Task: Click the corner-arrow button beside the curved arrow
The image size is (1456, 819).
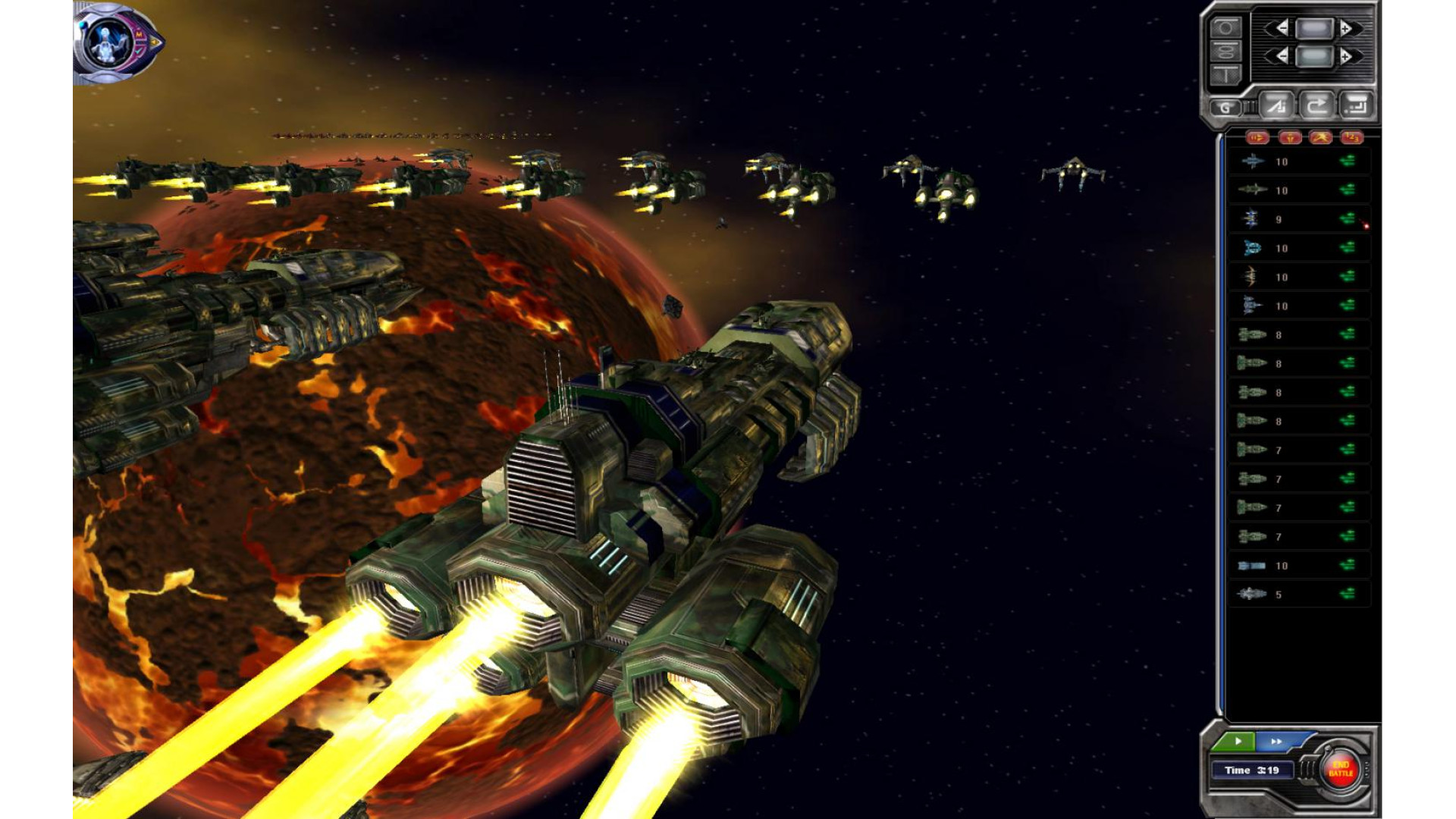Action: pyautogui.click(x=1356, y=106)
